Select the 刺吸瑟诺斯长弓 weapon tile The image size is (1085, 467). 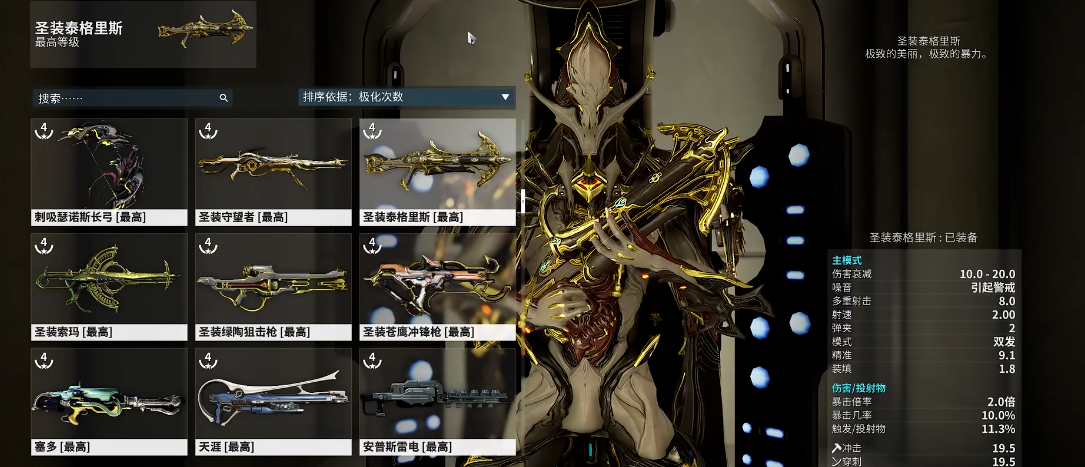[x=110, y=169]
